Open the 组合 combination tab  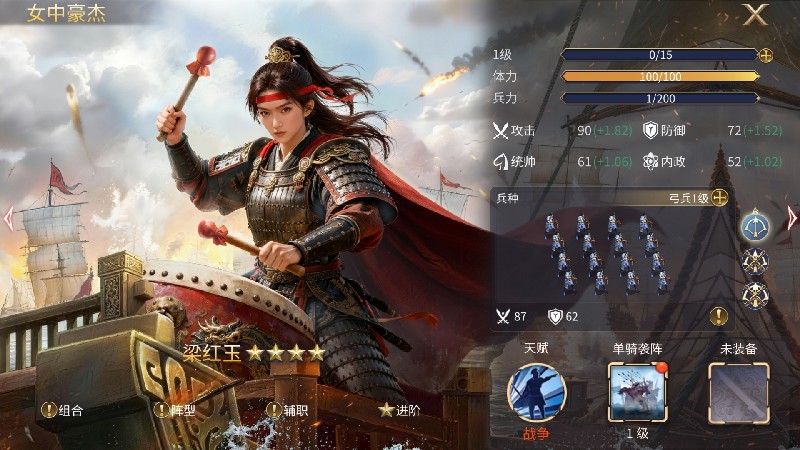[x=62, y=409]
